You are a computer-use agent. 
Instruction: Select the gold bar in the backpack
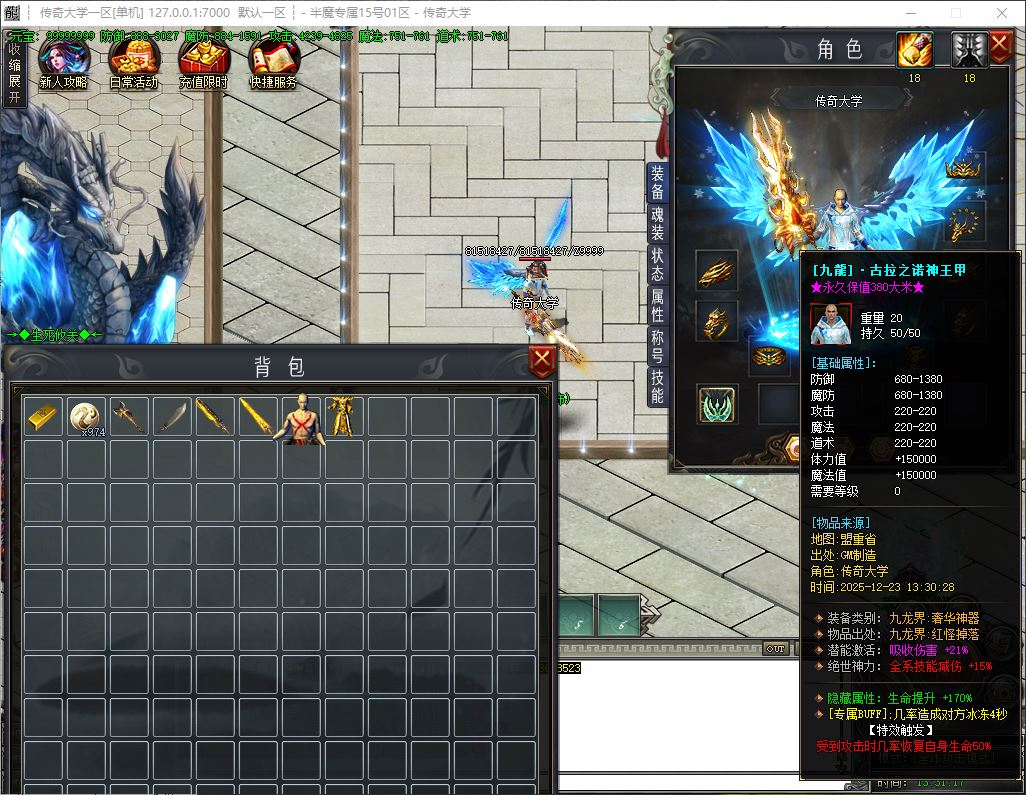(43, 415)
